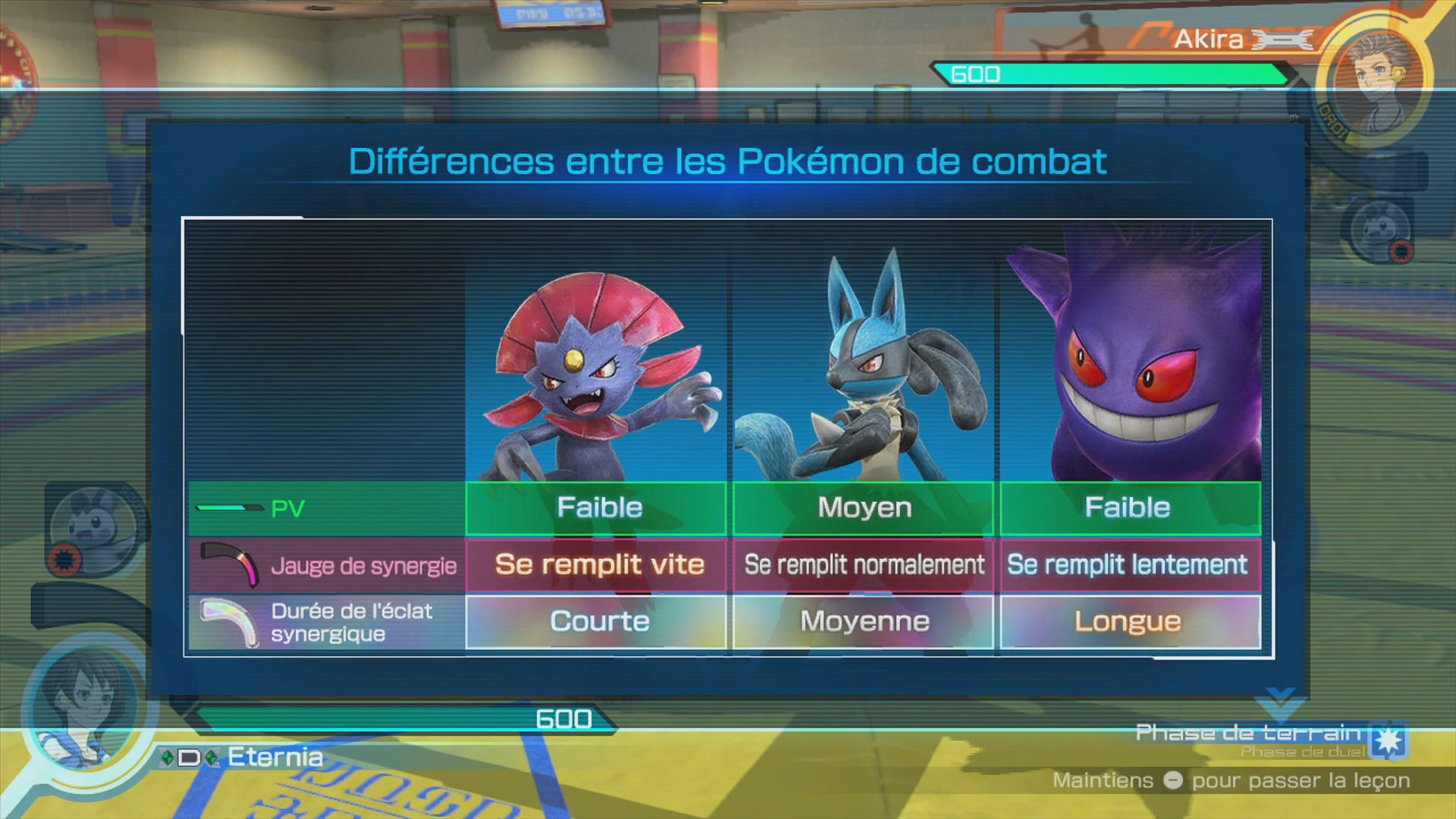Click the Phase de terrain indicator icon
The height and width of the screenshot is (819, 1456).
[1389, 739]
